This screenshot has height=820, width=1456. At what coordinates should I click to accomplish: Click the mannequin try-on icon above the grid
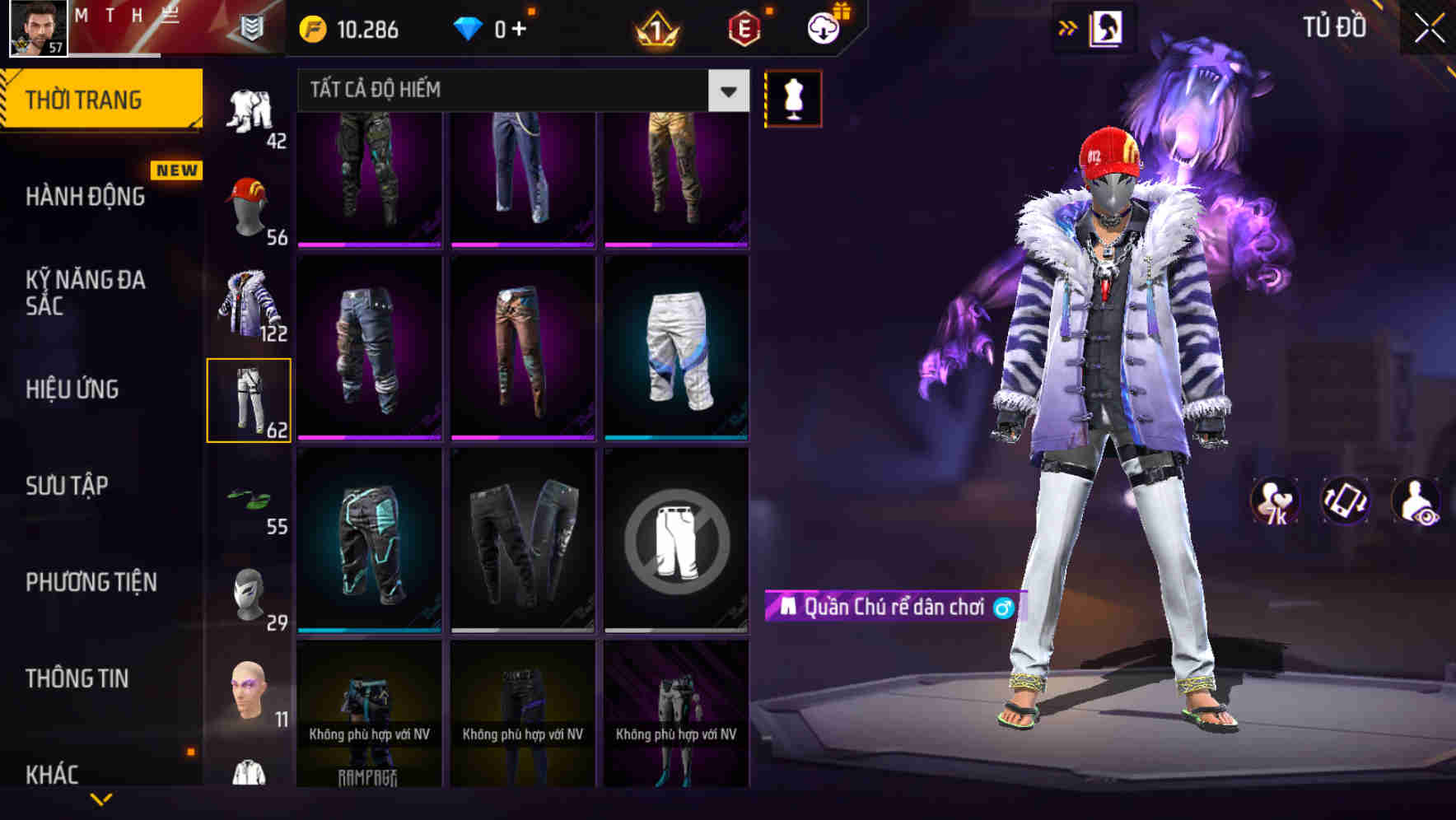[x=792, y=98]
